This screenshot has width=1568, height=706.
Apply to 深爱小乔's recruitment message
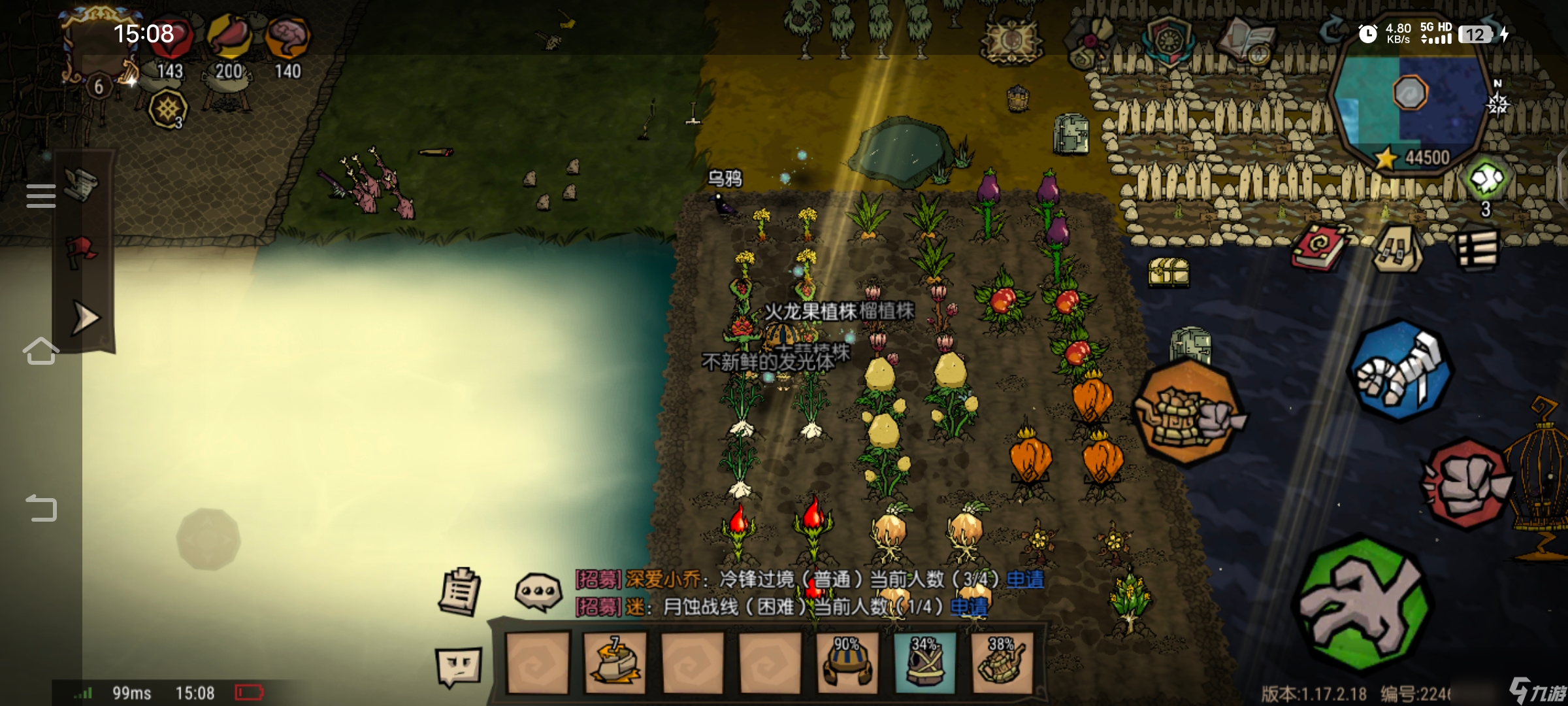(1024, 579)
